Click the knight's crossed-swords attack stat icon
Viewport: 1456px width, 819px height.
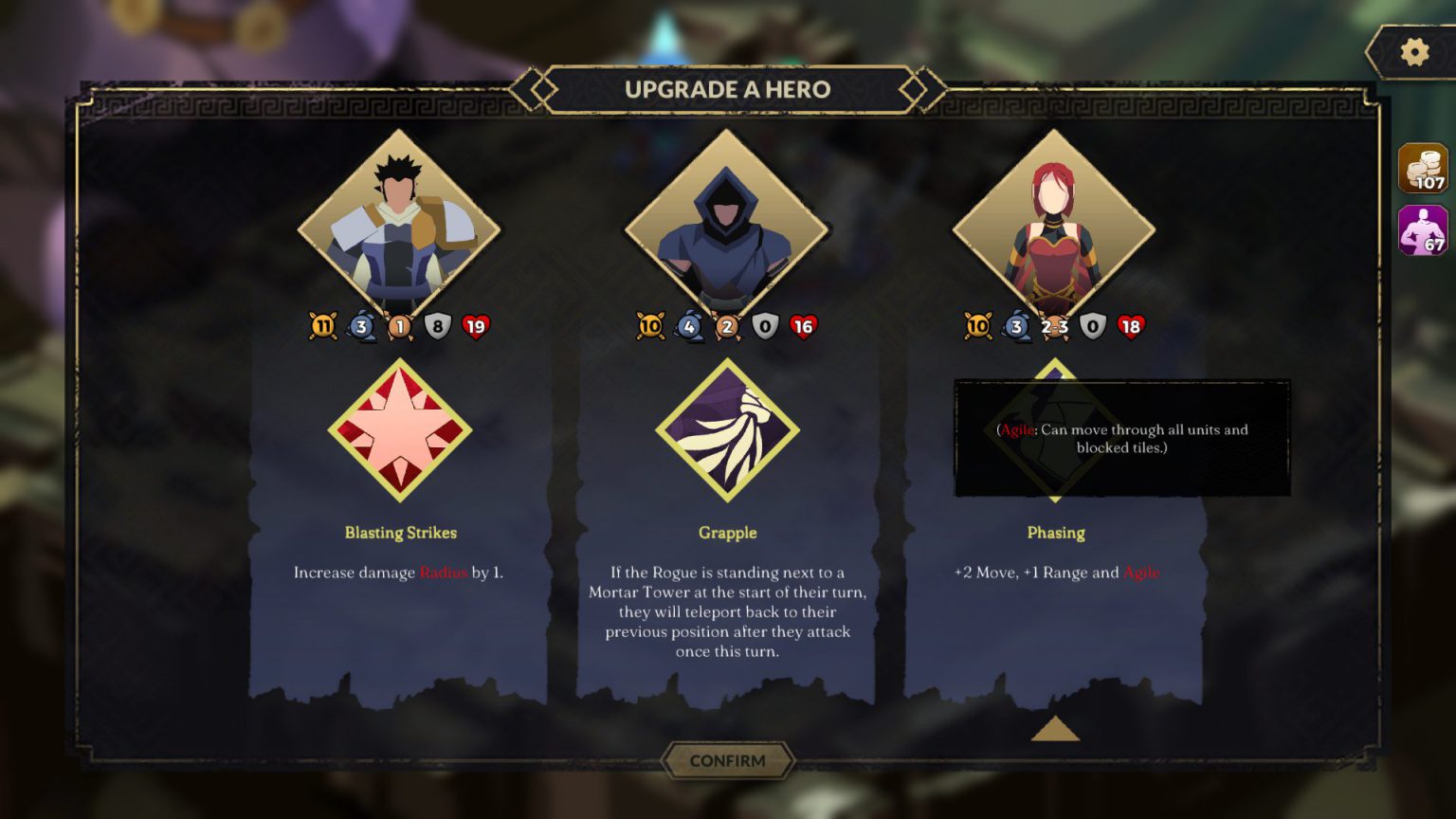click(323, 325)
